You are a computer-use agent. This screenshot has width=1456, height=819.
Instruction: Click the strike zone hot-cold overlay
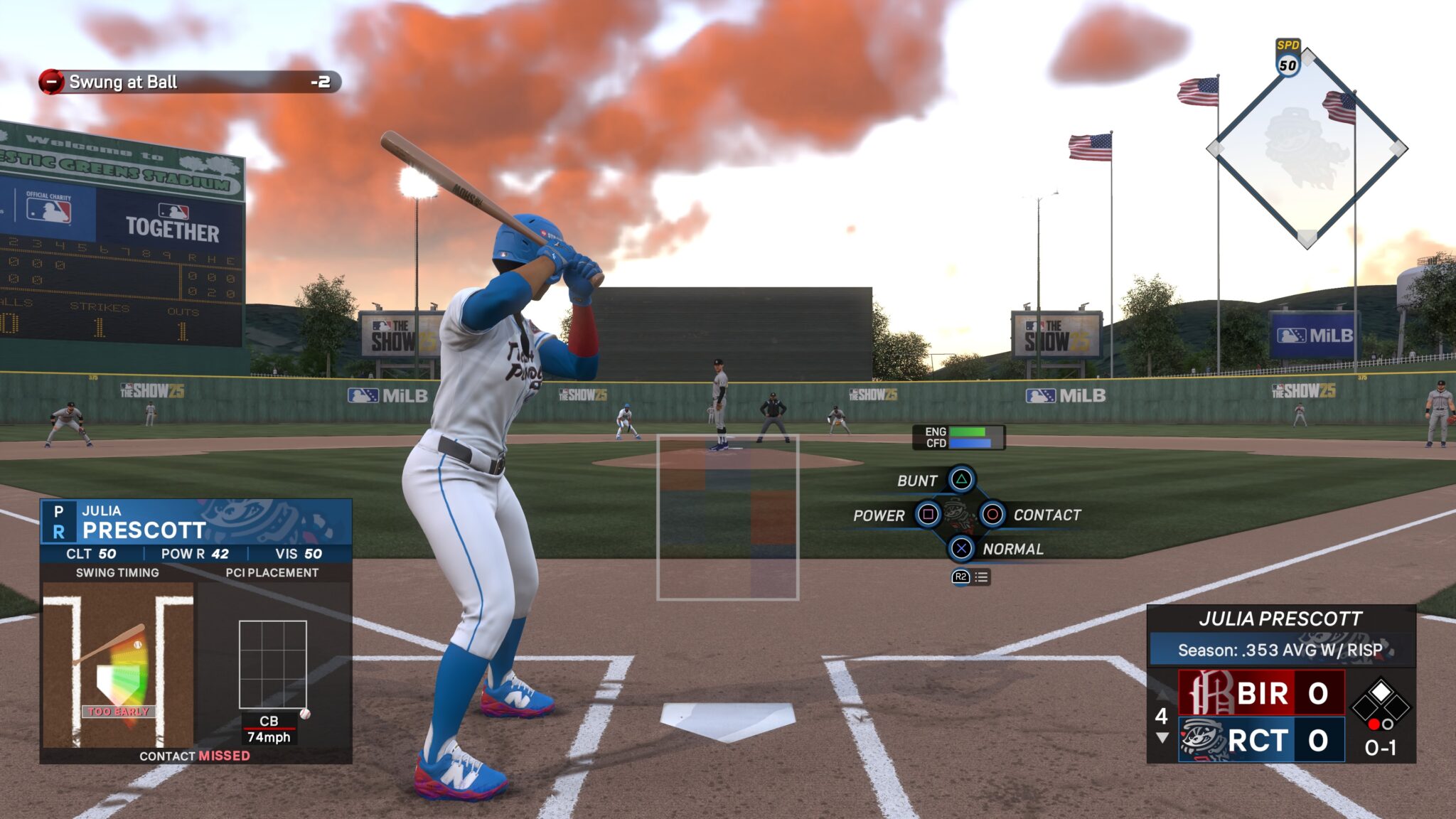tap(728, 518)
